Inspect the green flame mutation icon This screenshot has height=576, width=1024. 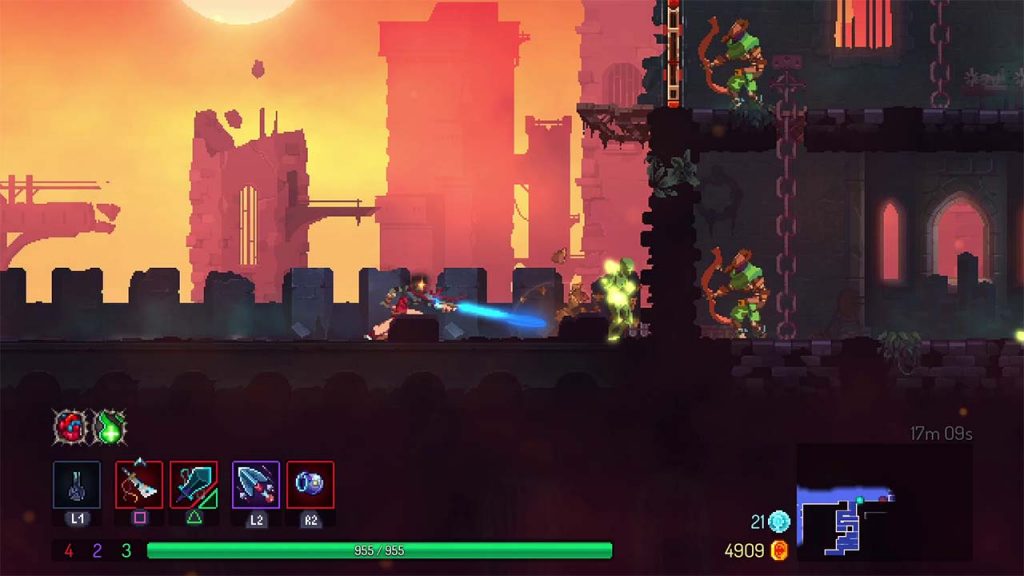109,427
